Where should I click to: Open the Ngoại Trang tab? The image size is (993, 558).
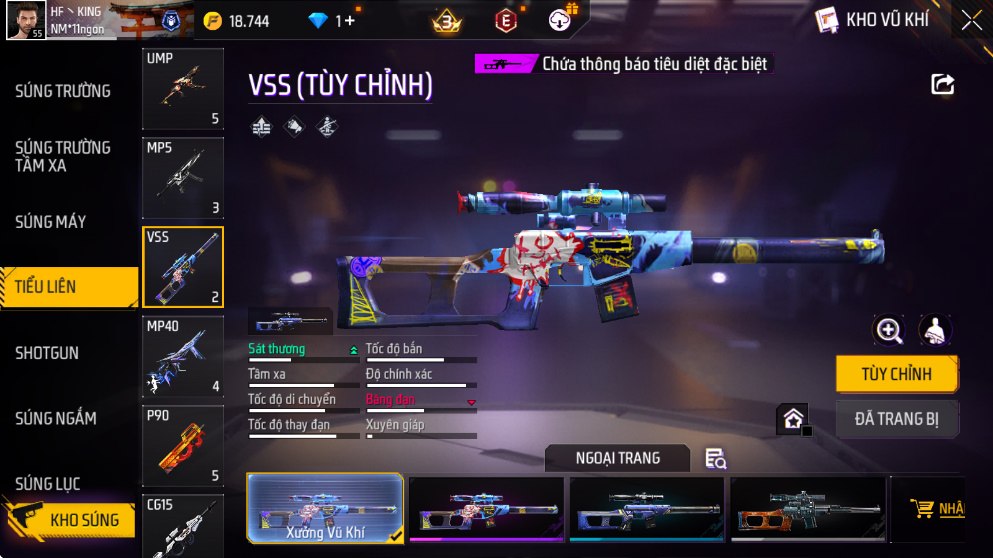pos(617,458)
